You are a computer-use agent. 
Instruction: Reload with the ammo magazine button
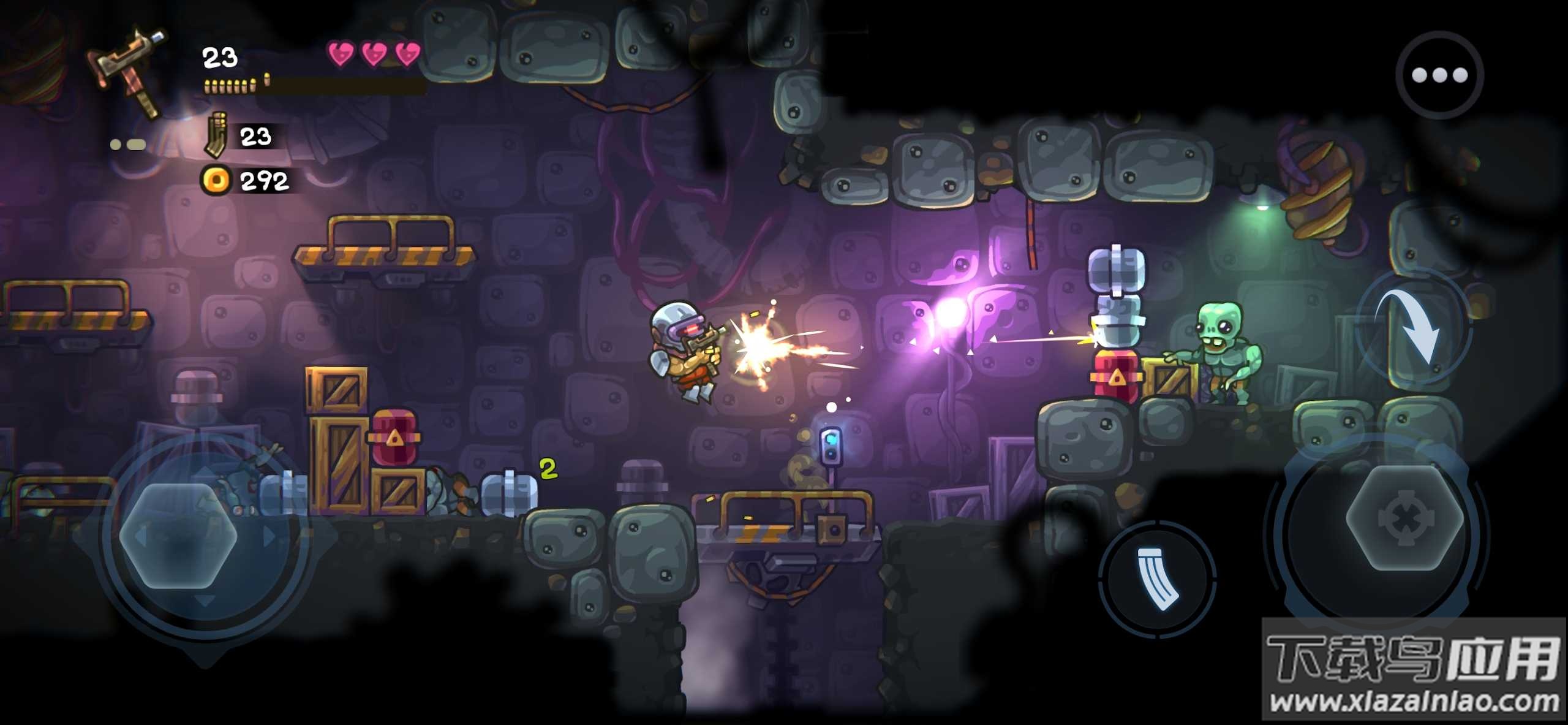coord(1157,579)
